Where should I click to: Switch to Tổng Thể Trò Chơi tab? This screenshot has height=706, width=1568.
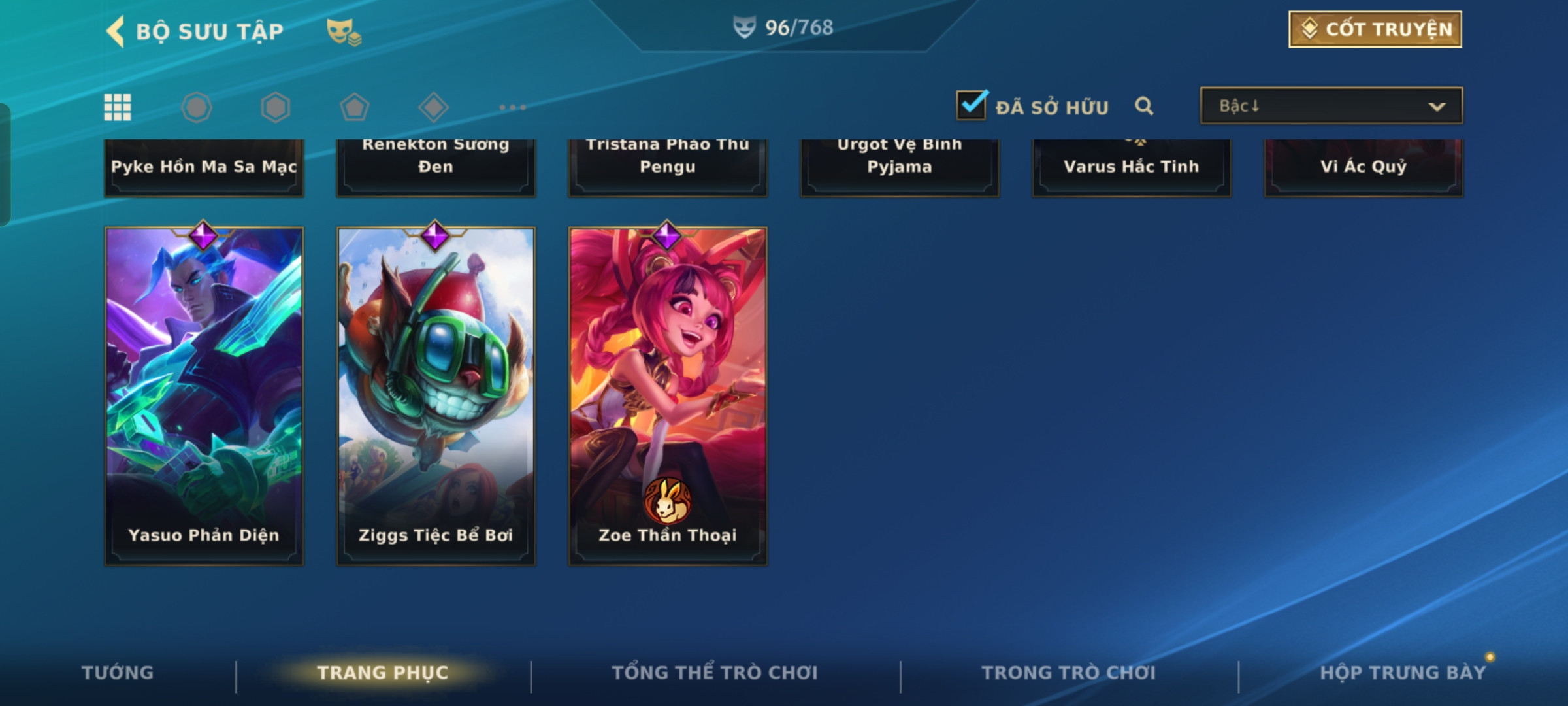coord(715,673)
